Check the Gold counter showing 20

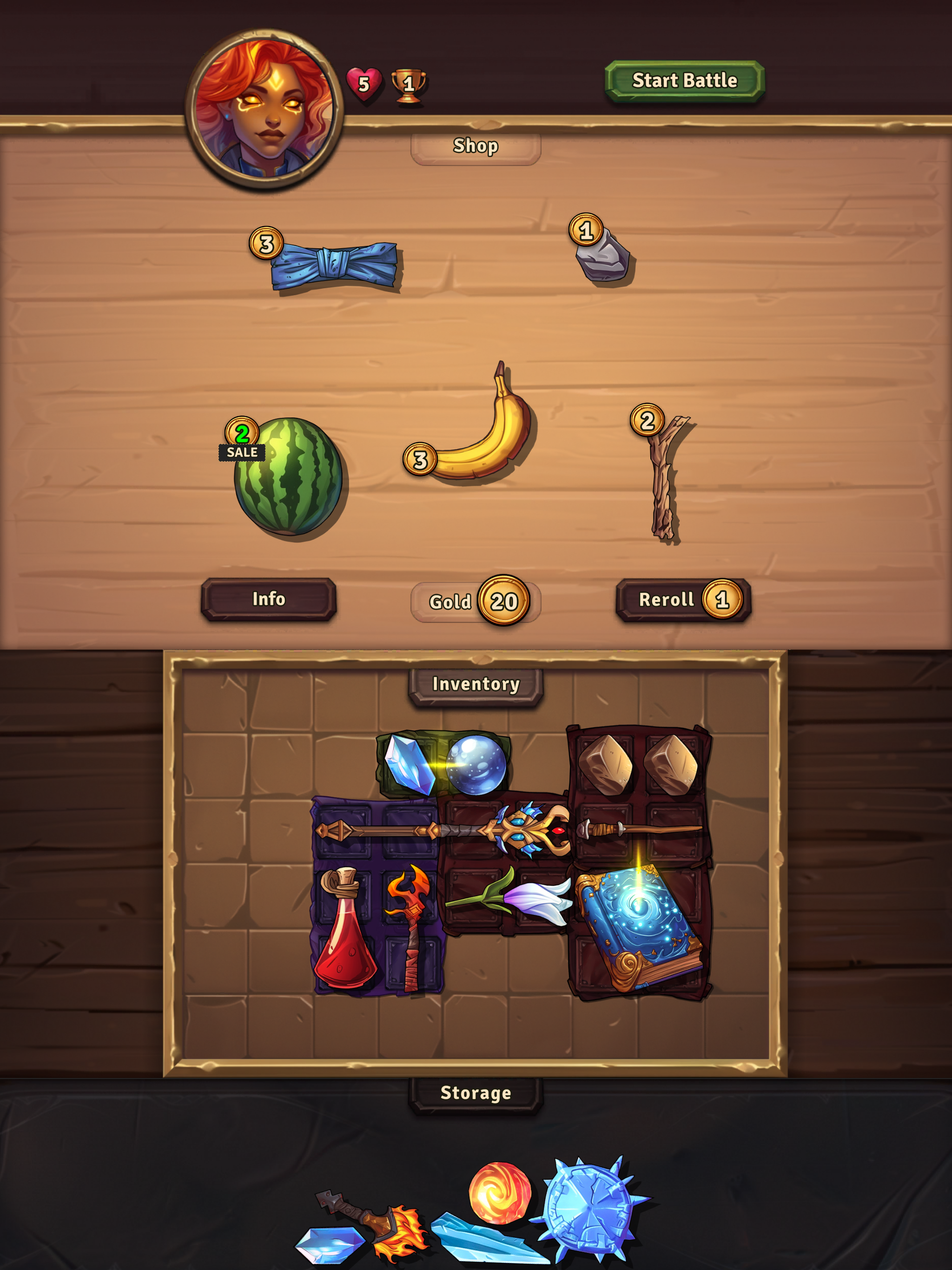pos(476,601)
